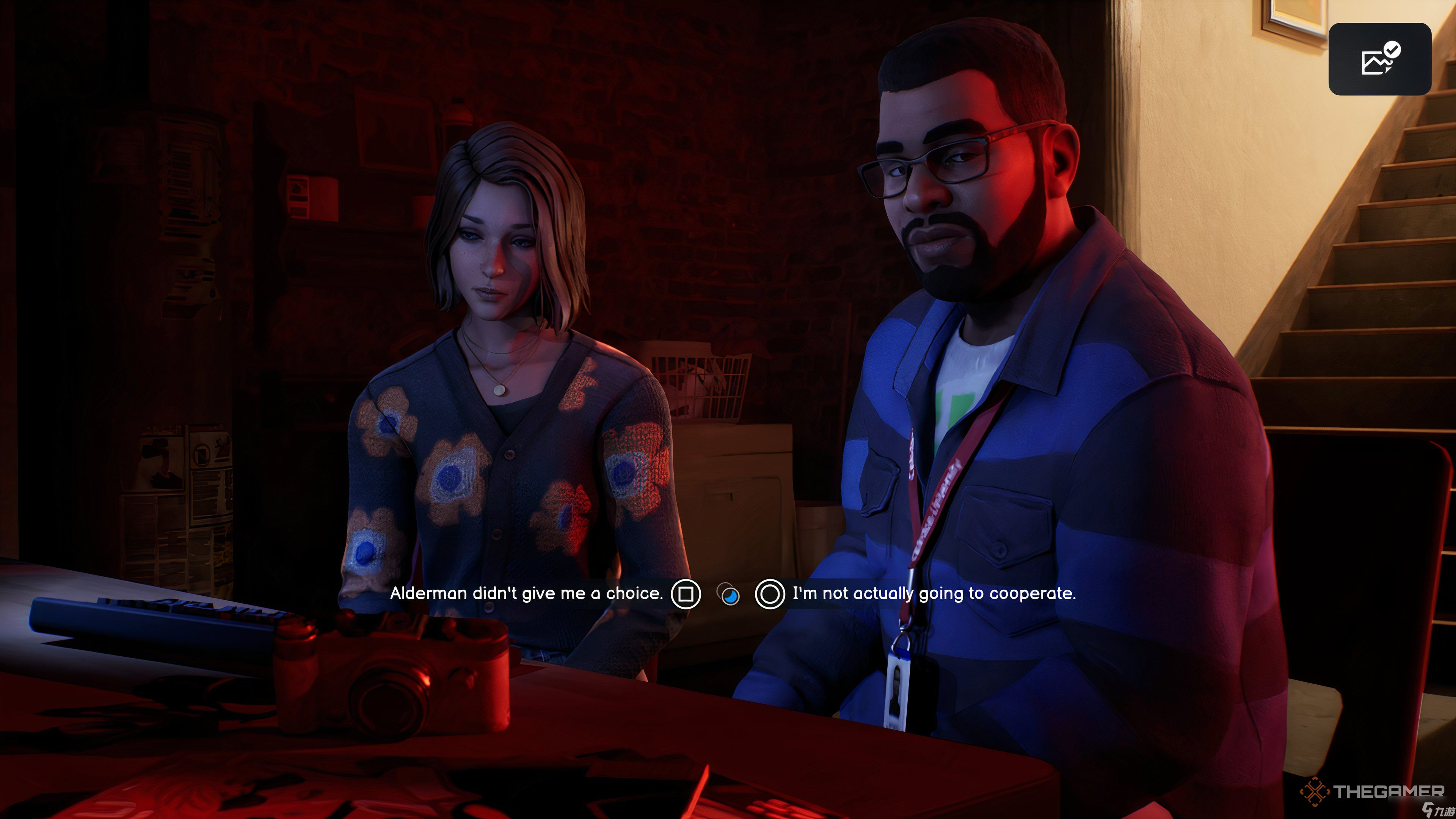Select "I'm not actually going to cooperate."

coord(934,593)
